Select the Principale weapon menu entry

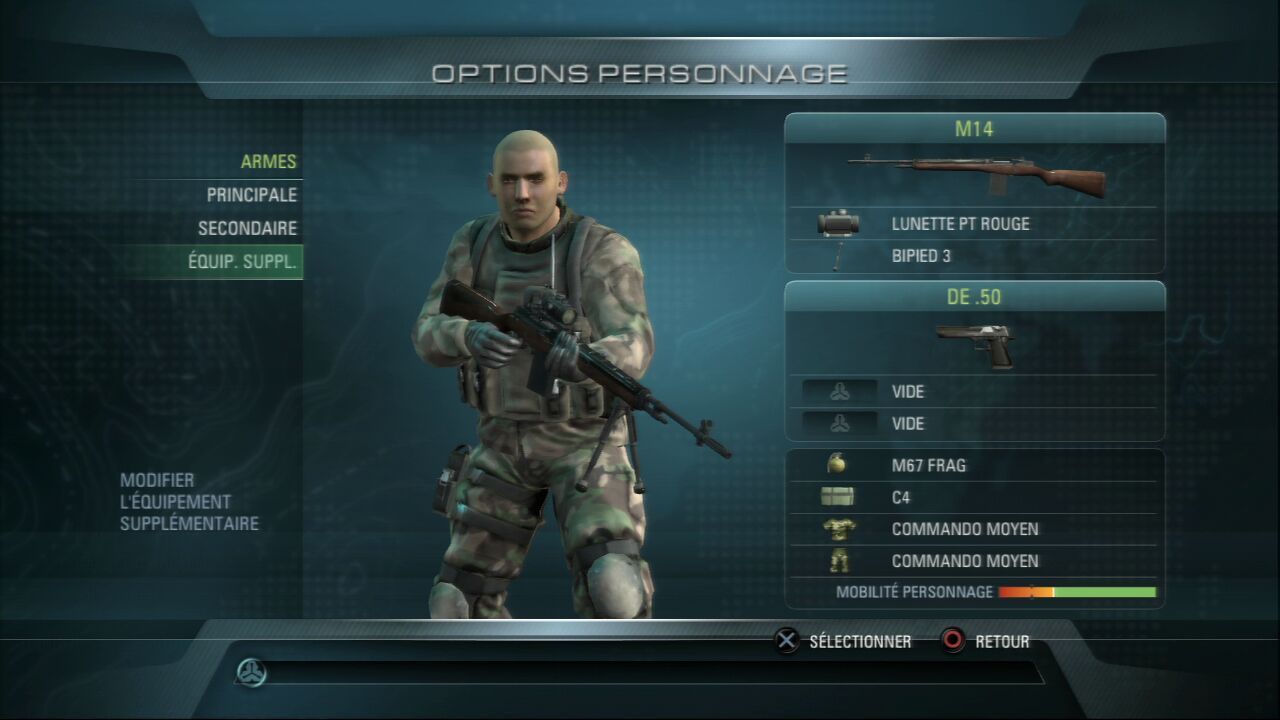(x=251, y=194)
